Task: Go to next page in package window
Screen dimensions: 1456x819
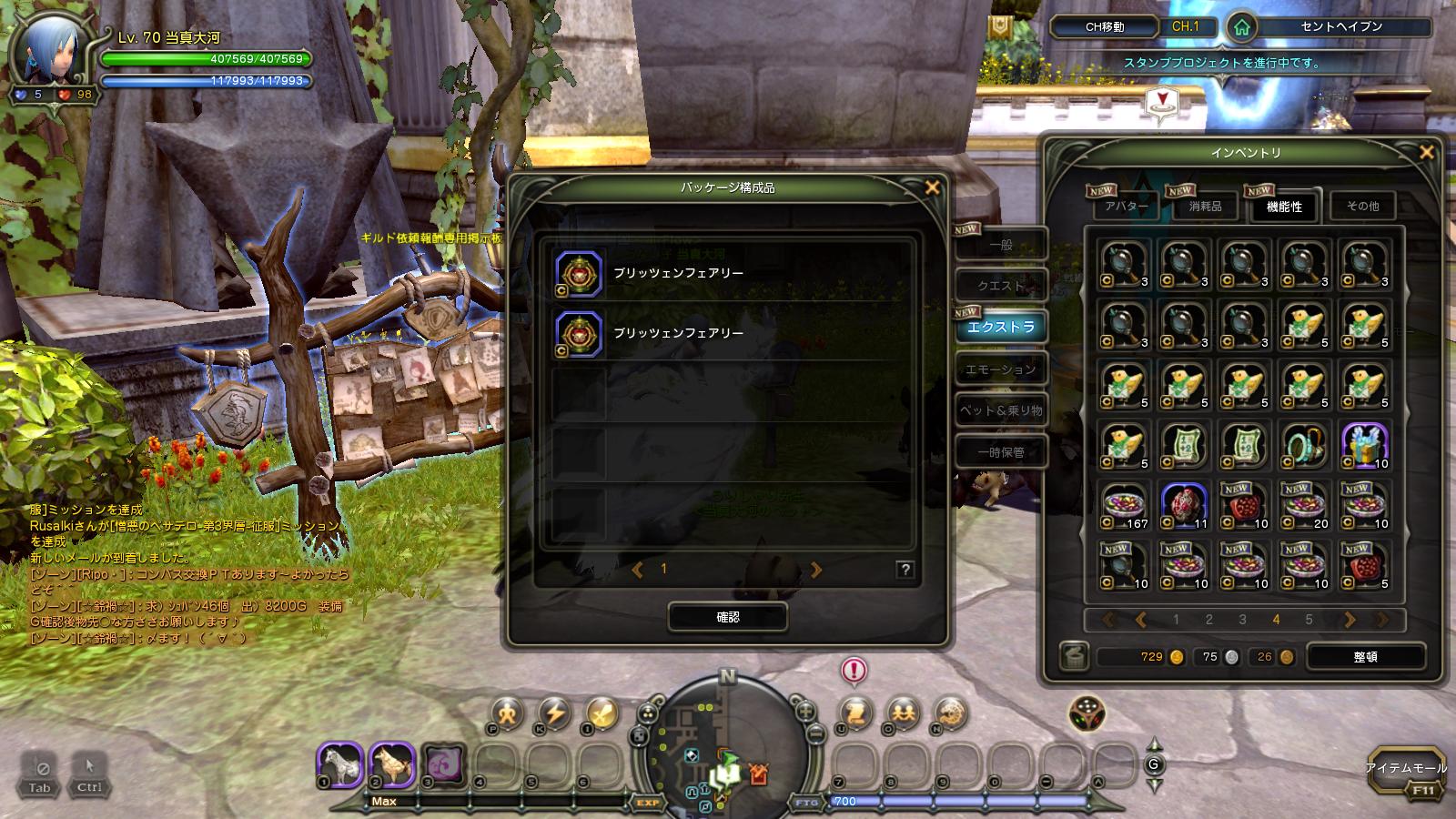Action: coord(815,570)
